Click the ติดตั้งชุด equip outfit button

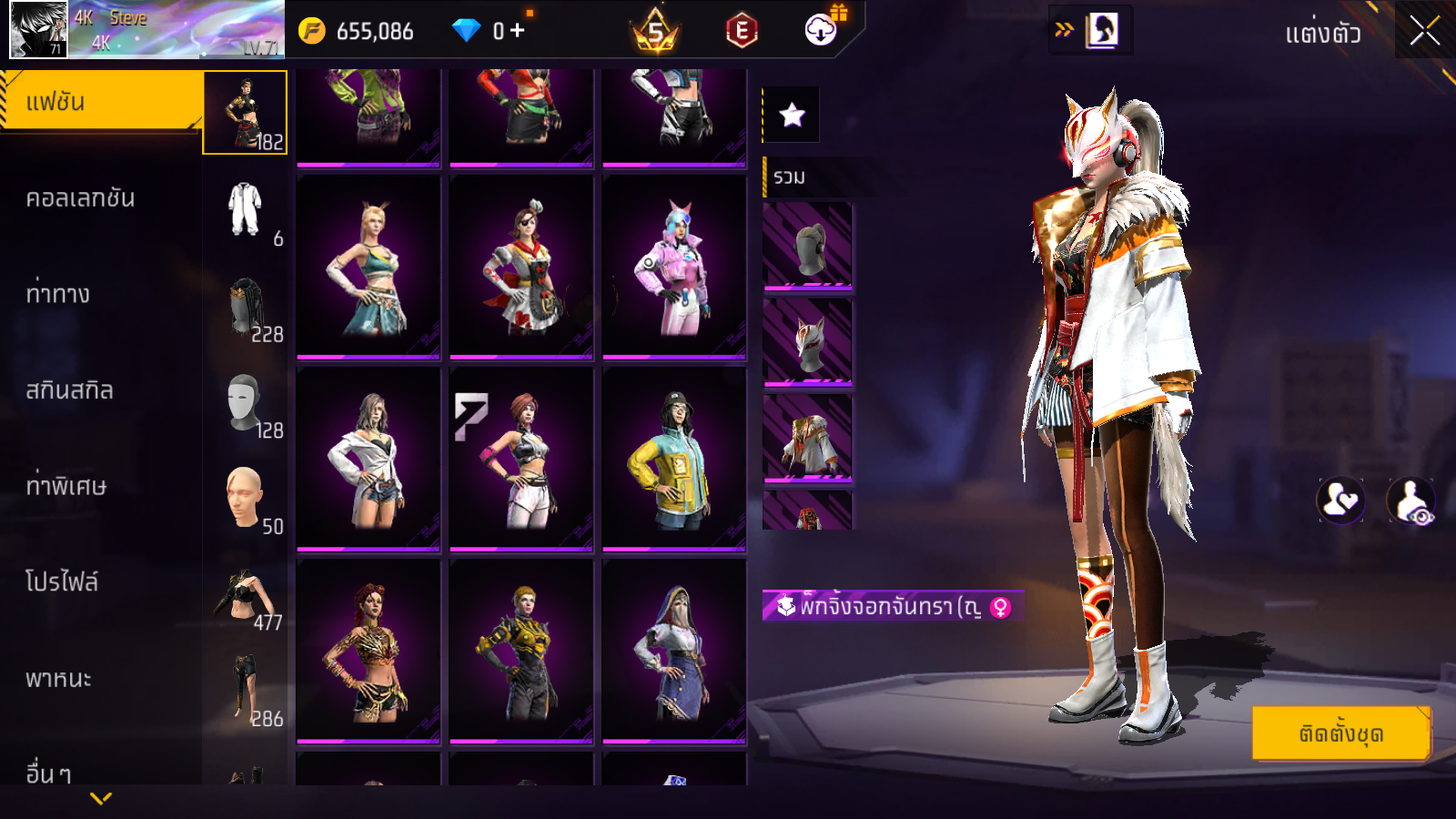[1340, 733]
